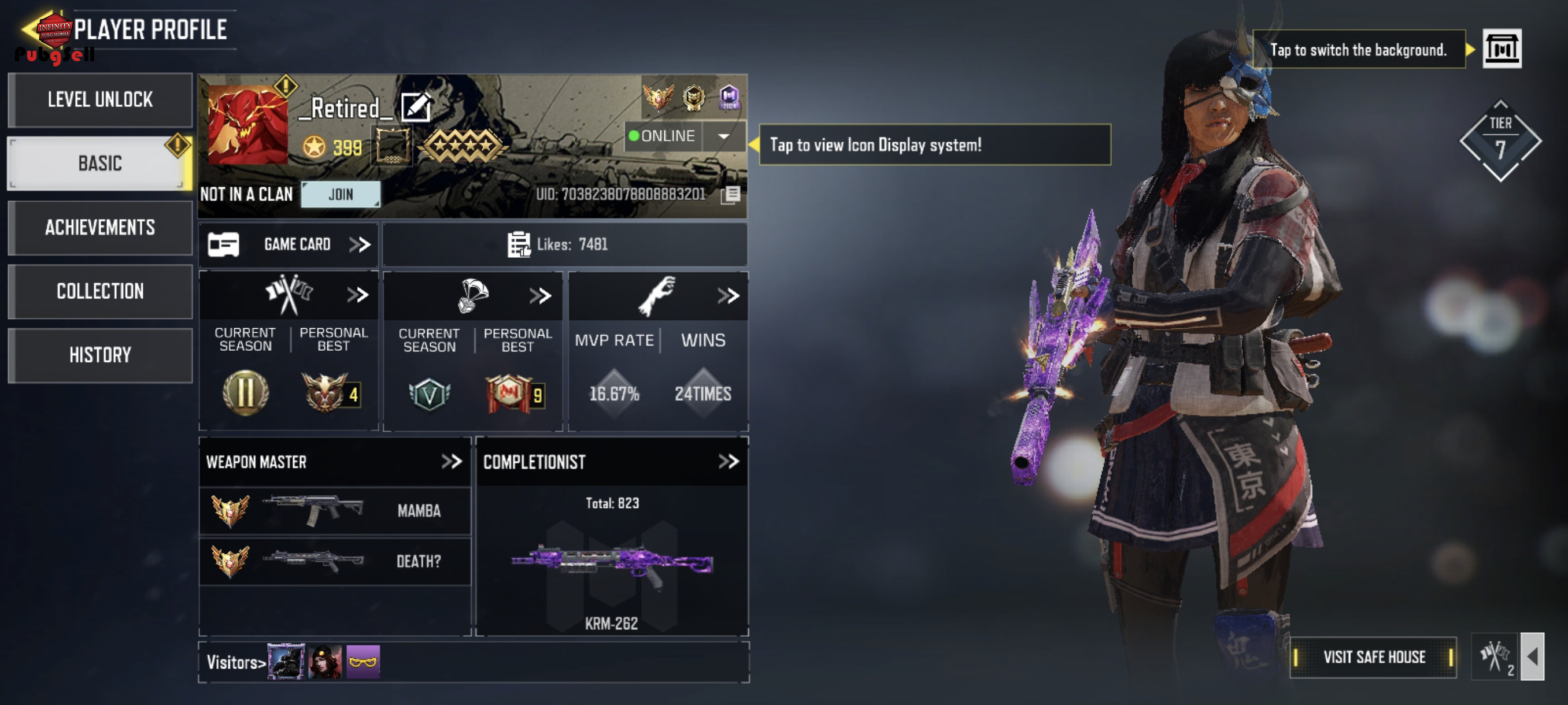Show the History tab
1568x705 pixels.
tap(100, 355)
